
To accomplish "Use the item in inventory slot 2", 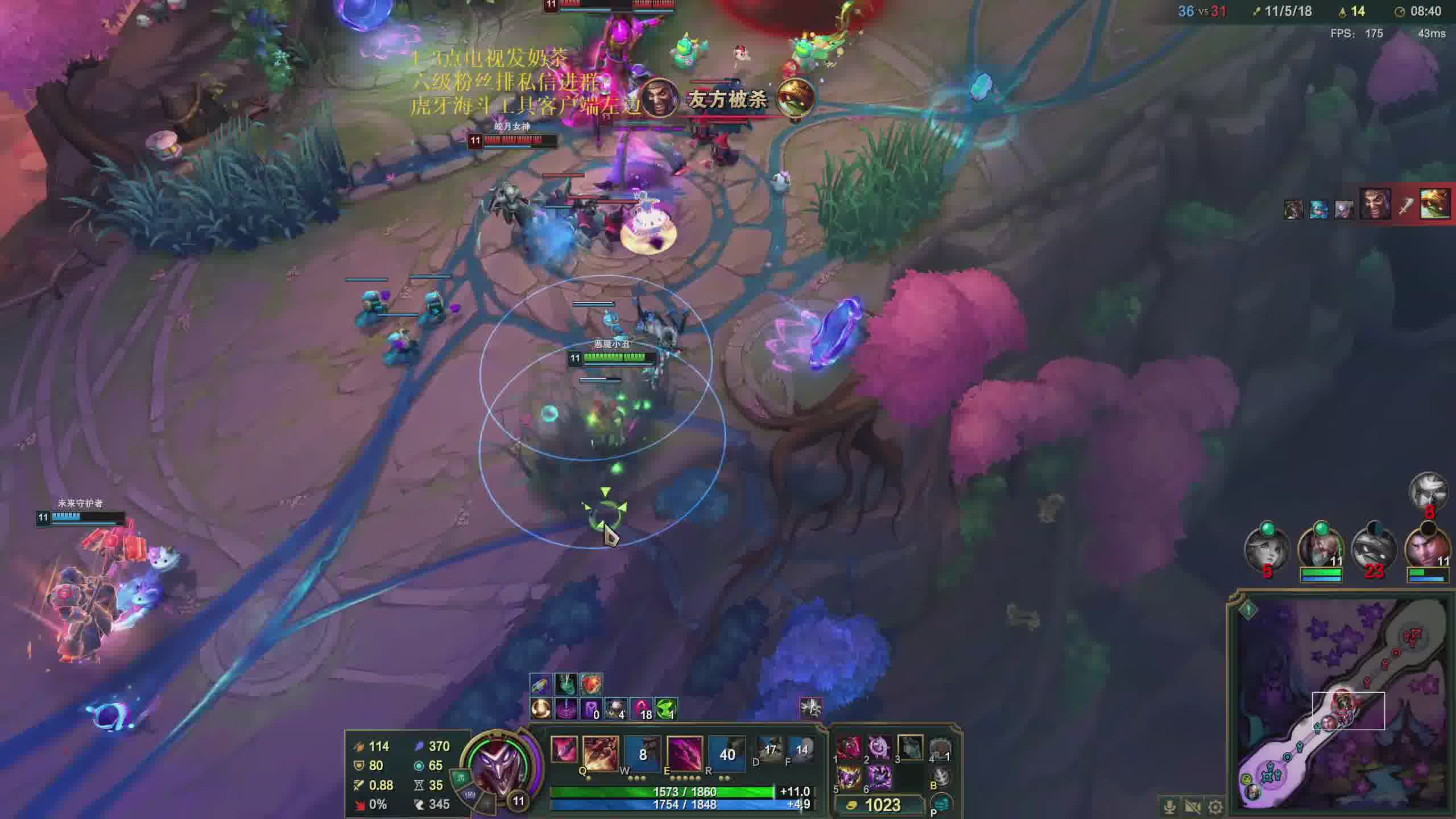I will [x=879, y=748].
